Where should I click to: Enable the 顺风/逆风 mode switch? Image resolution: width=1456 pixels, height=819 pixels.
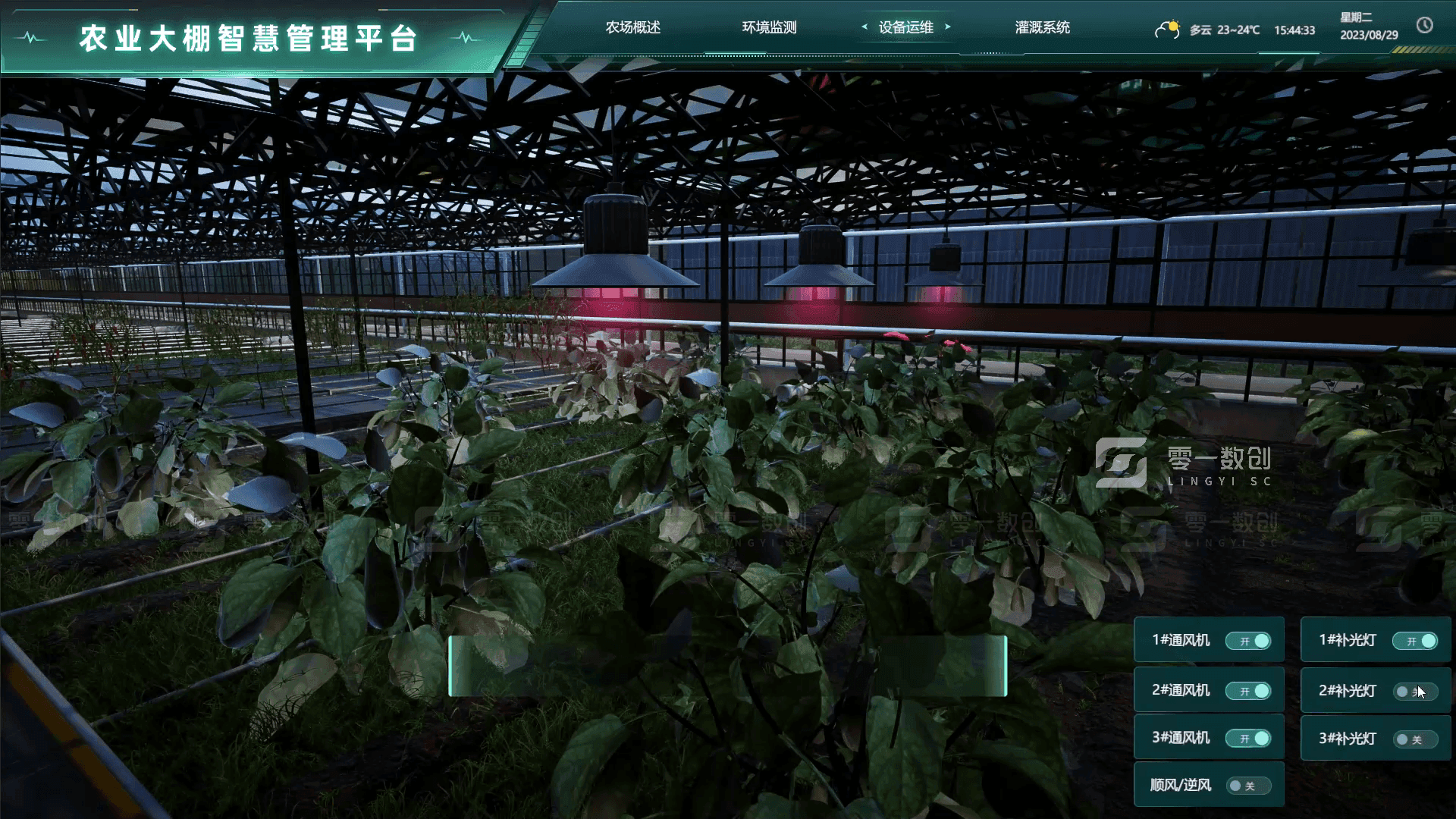(x=1250, y=786)
